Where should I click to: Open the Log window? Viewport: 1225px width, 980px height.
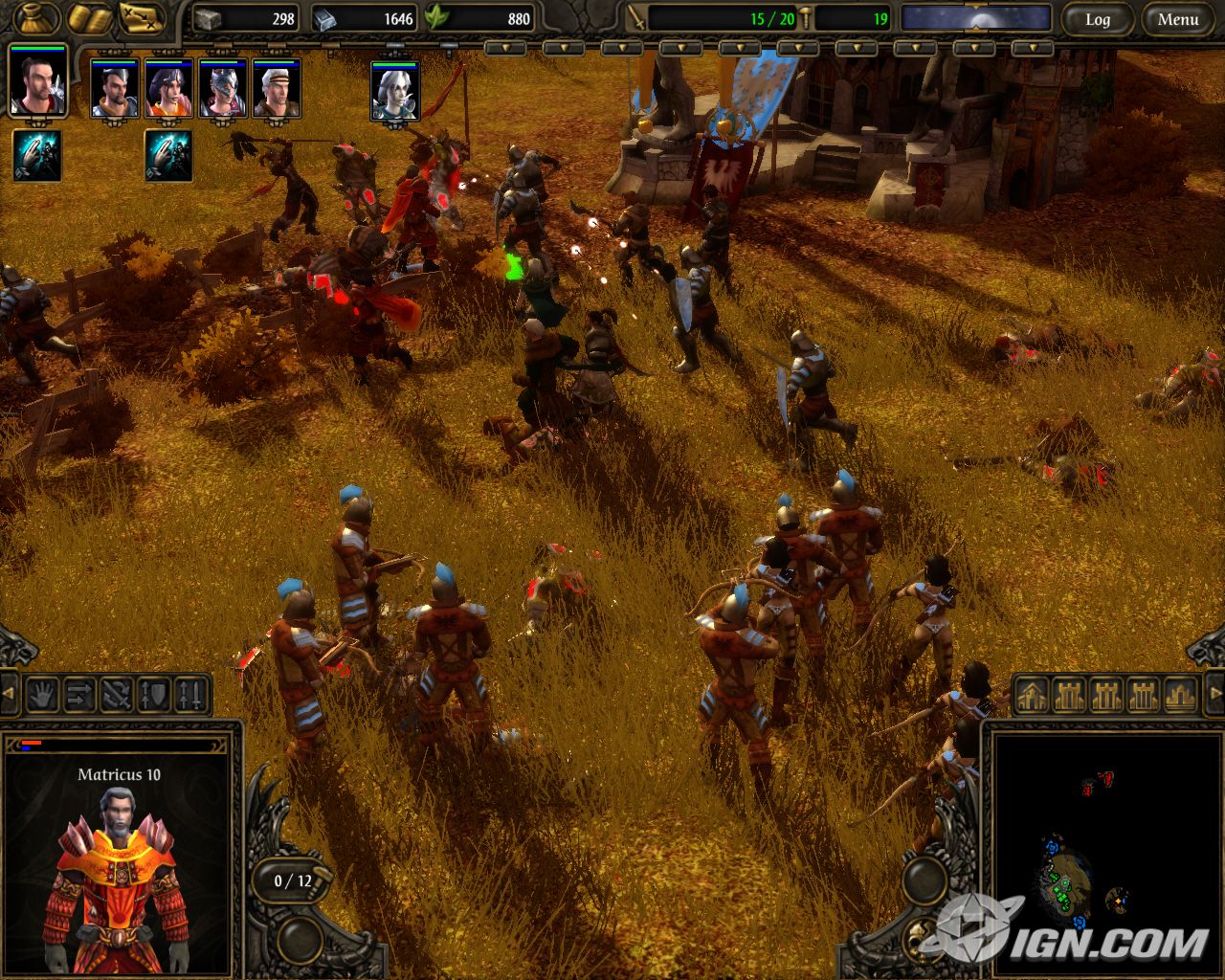coord(1099,19)
